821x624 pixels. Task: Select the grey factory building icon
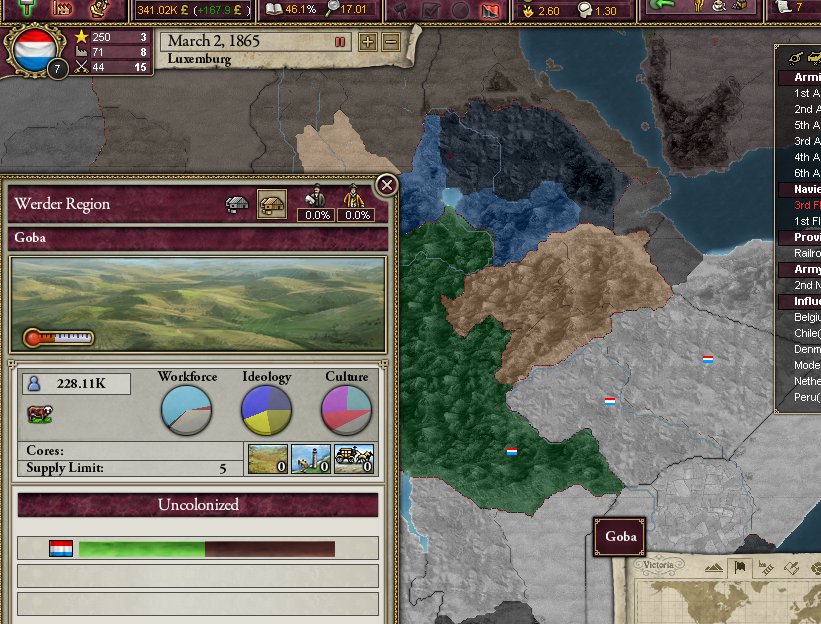click(x=238, y=204)
